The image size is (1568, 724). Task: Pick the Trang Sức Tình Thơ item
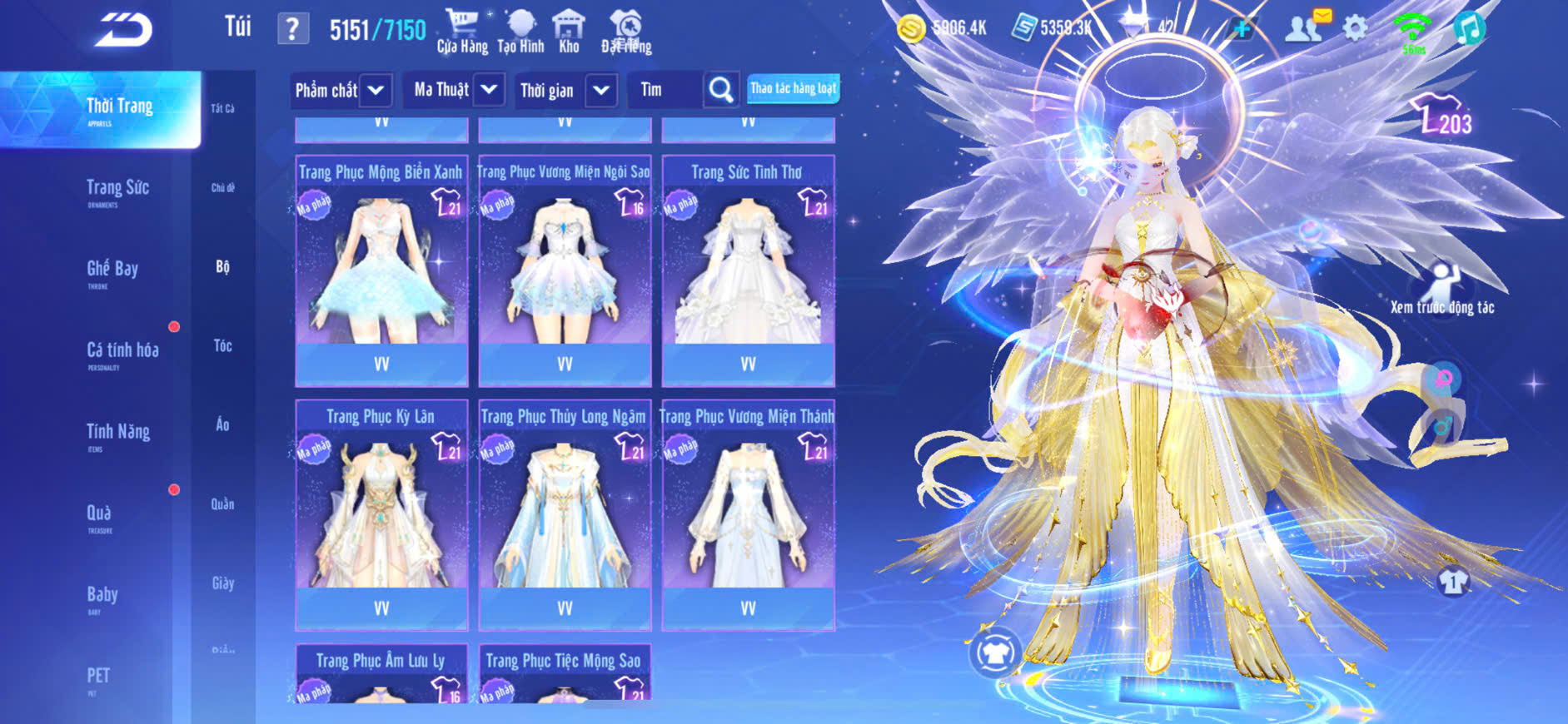(x=748, y=270)
